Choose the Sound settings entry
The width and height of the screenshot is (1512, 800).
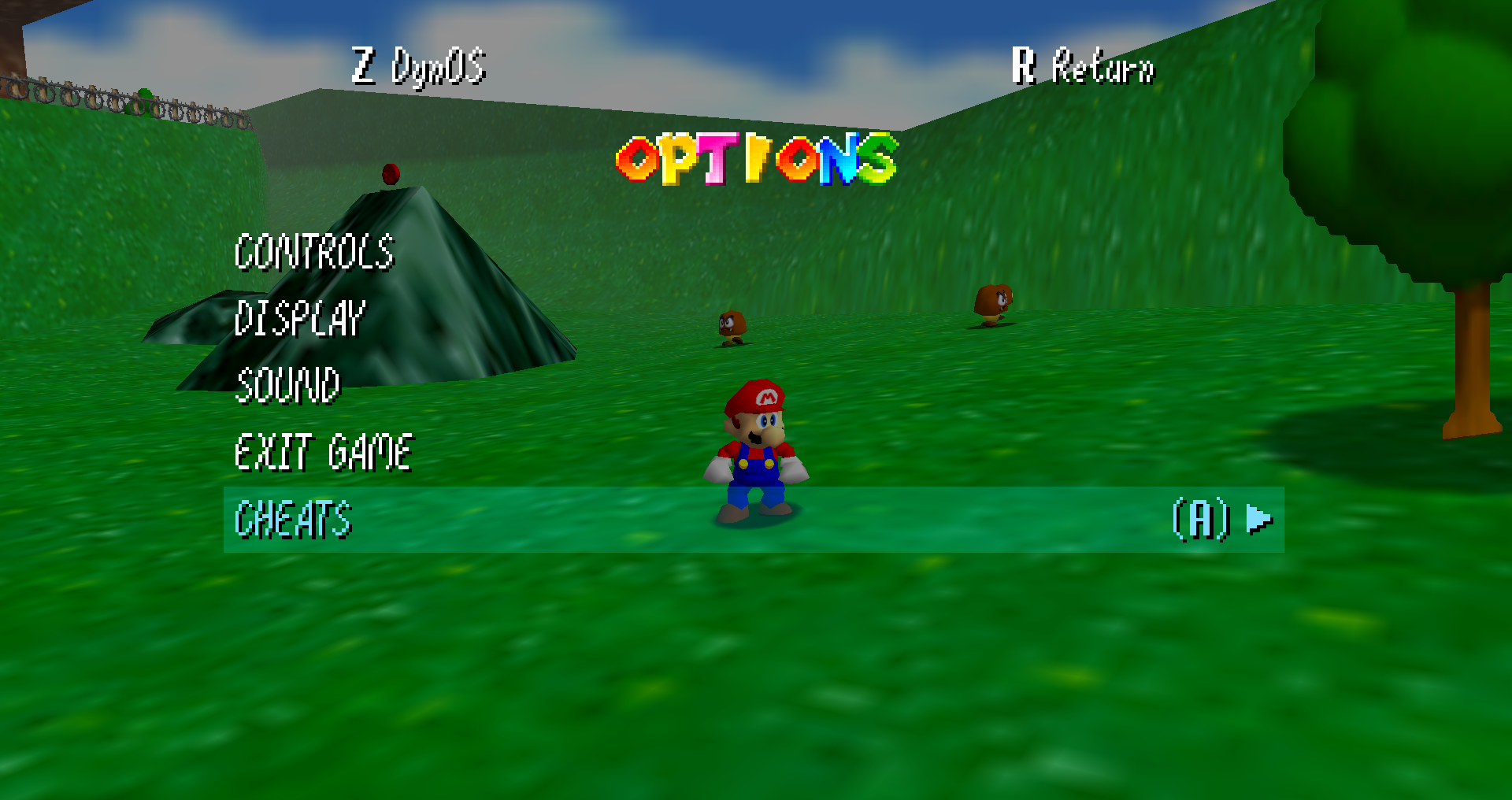coord(287,386)
